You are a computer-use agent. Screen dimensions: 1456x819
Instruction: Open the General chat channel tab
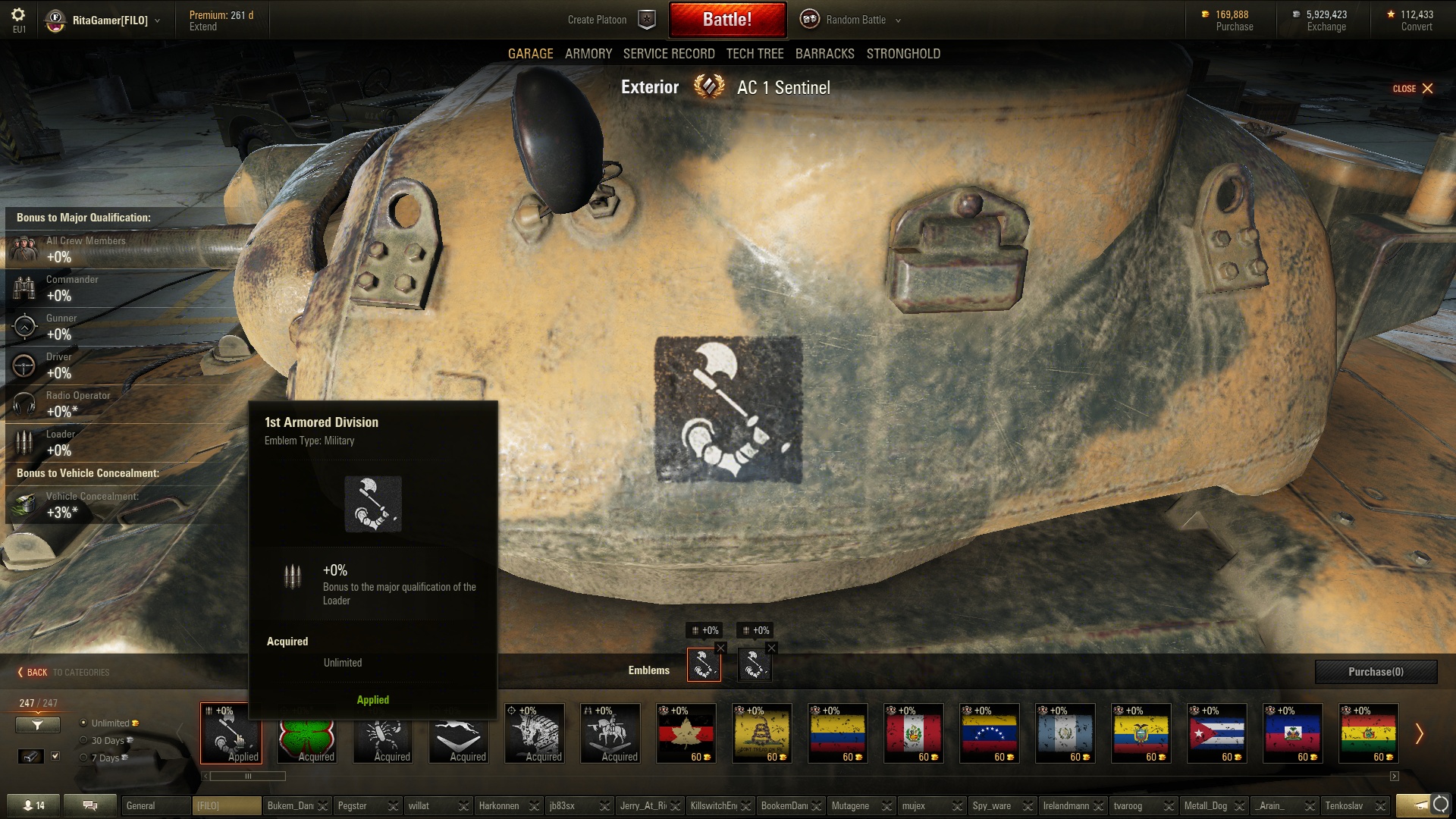point(155,805)
